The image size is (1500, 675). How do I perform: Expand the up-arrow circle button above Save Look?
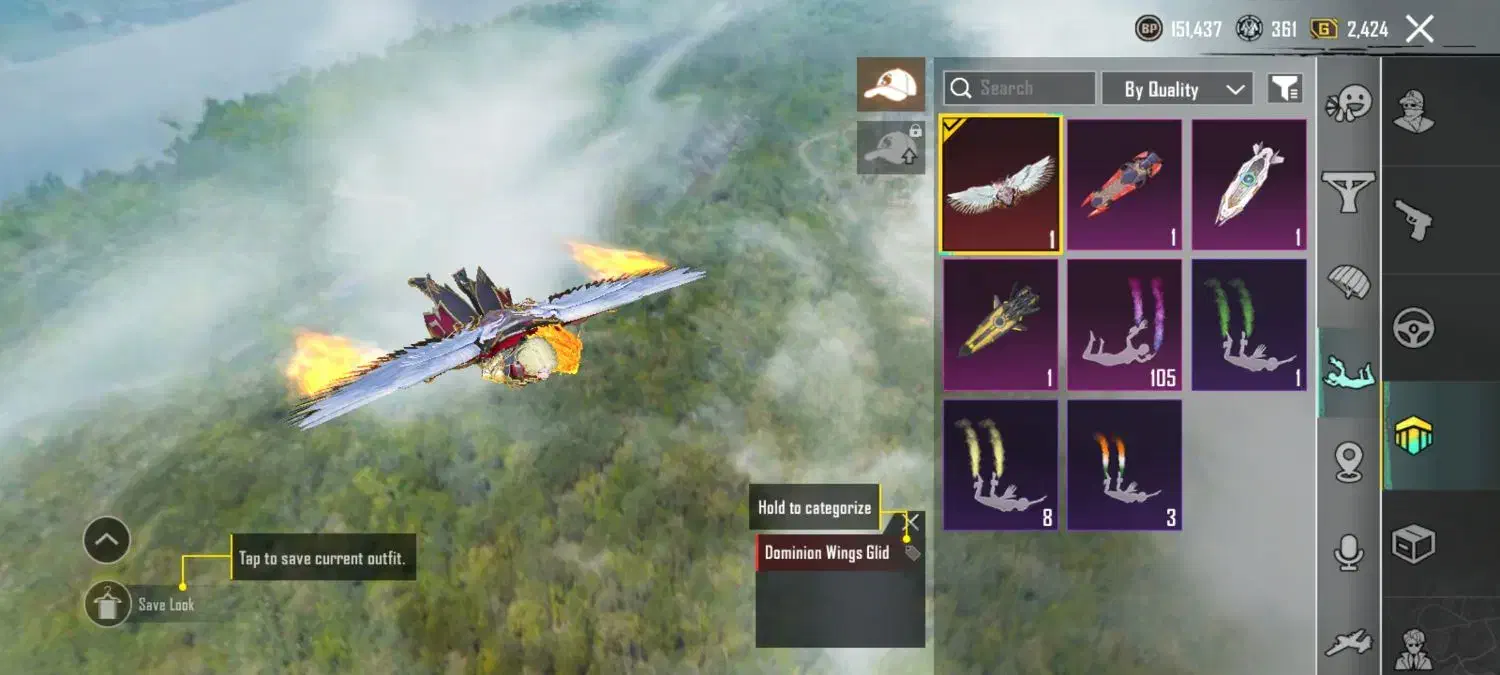pos(107,541)
